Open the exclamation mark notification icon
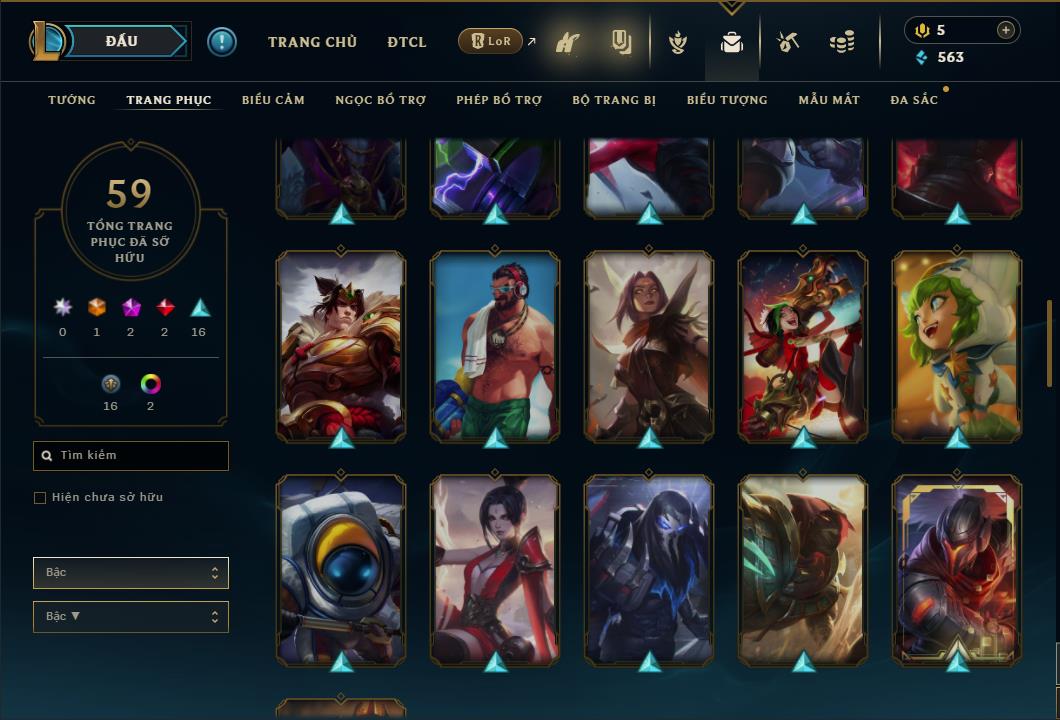 (x=222, y=42)
